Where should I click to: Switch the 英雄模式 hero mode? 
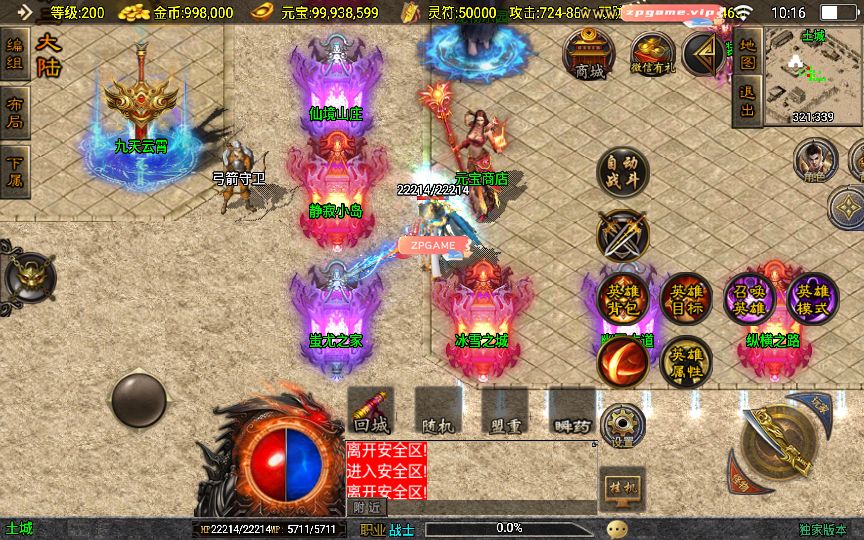click(812, 298)
